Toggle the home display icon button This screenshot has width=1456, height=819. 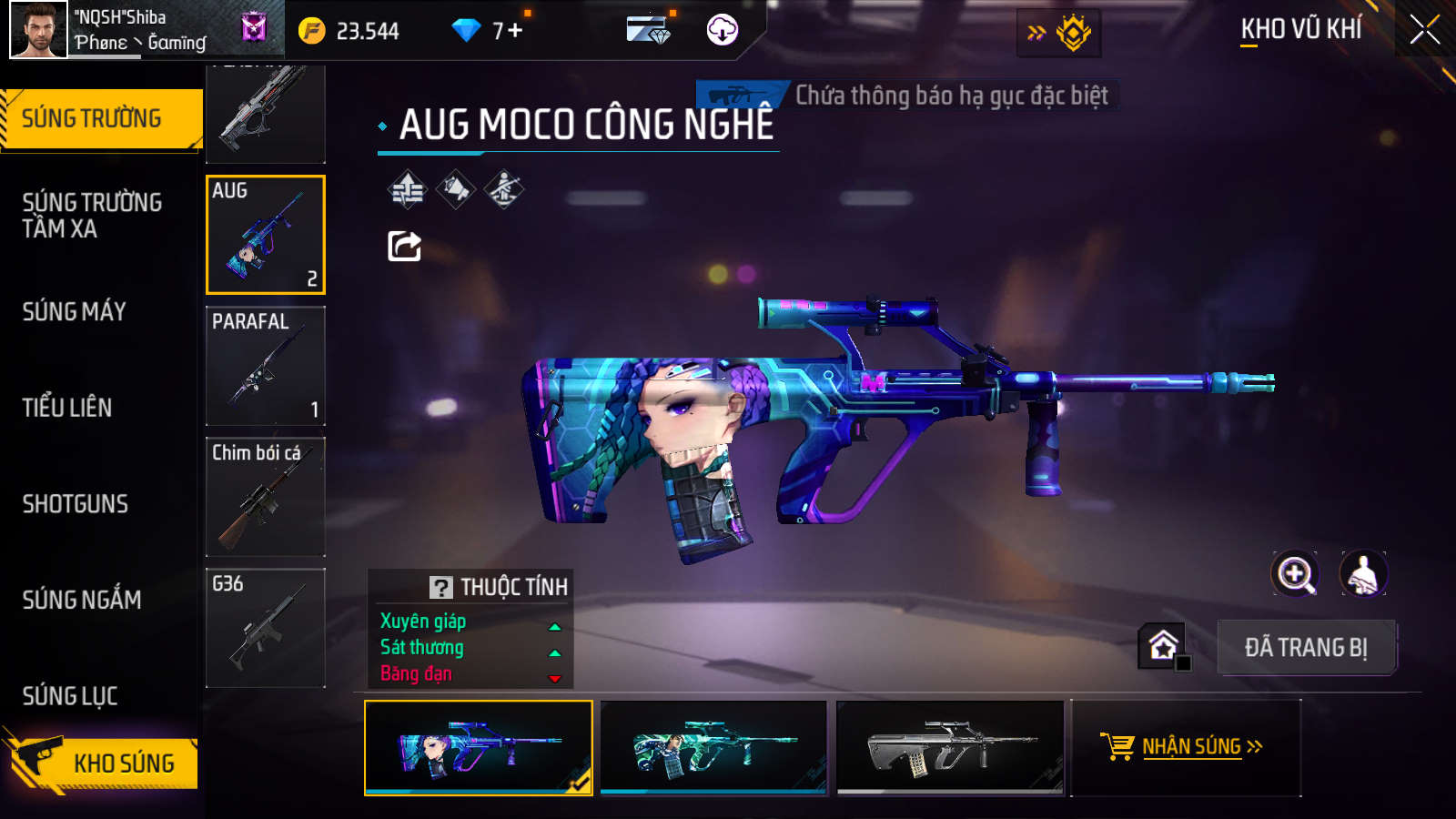(x=1163, y=646)
